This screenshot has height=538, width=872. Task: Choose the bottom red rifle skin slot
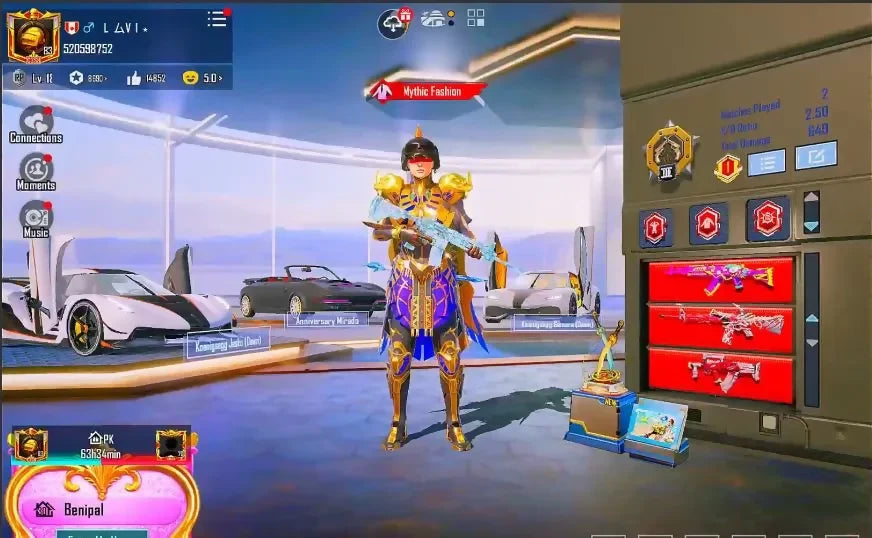(x=721, y=372)
